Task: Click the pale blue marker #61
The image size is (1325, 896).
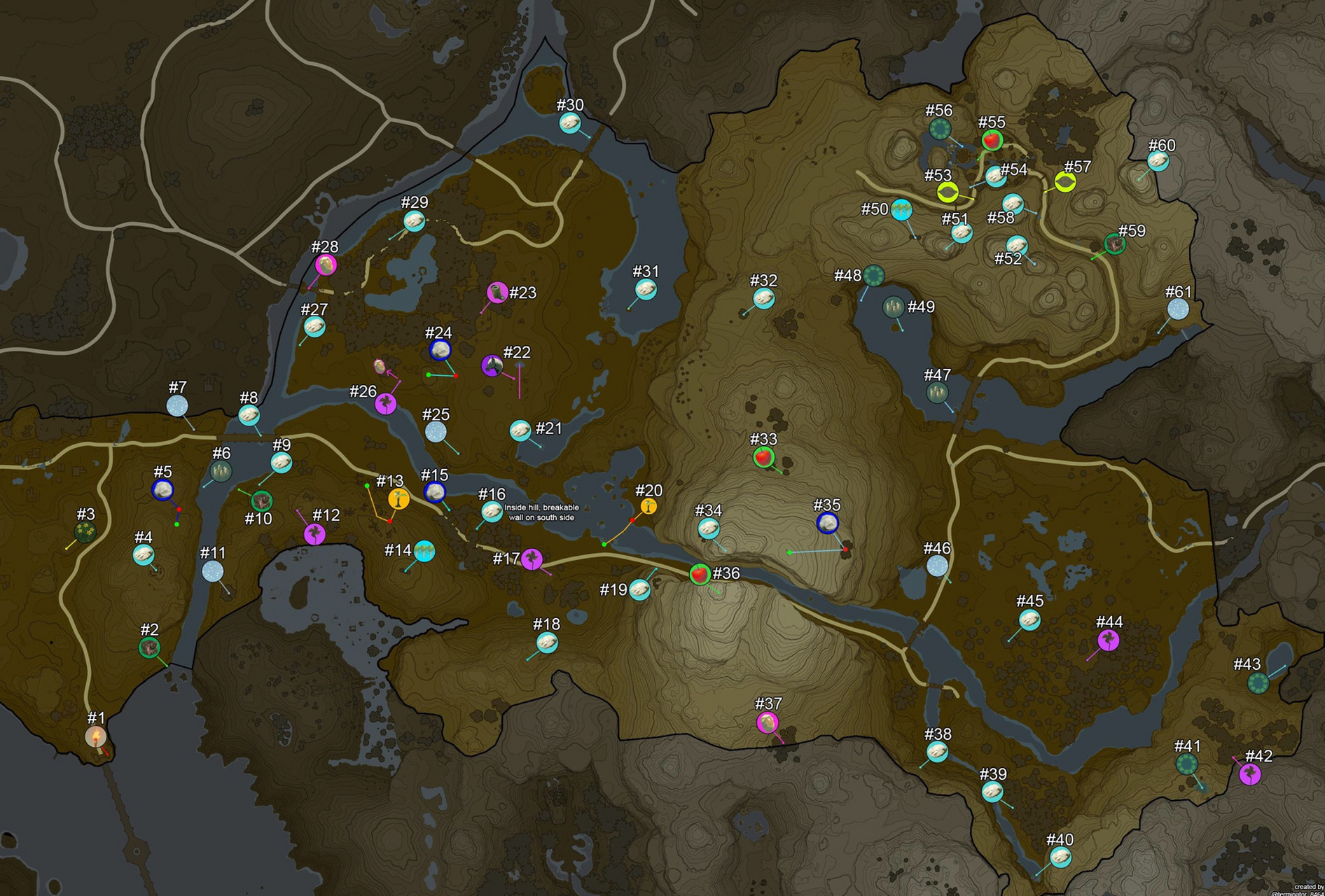Action: [1178, 309]
